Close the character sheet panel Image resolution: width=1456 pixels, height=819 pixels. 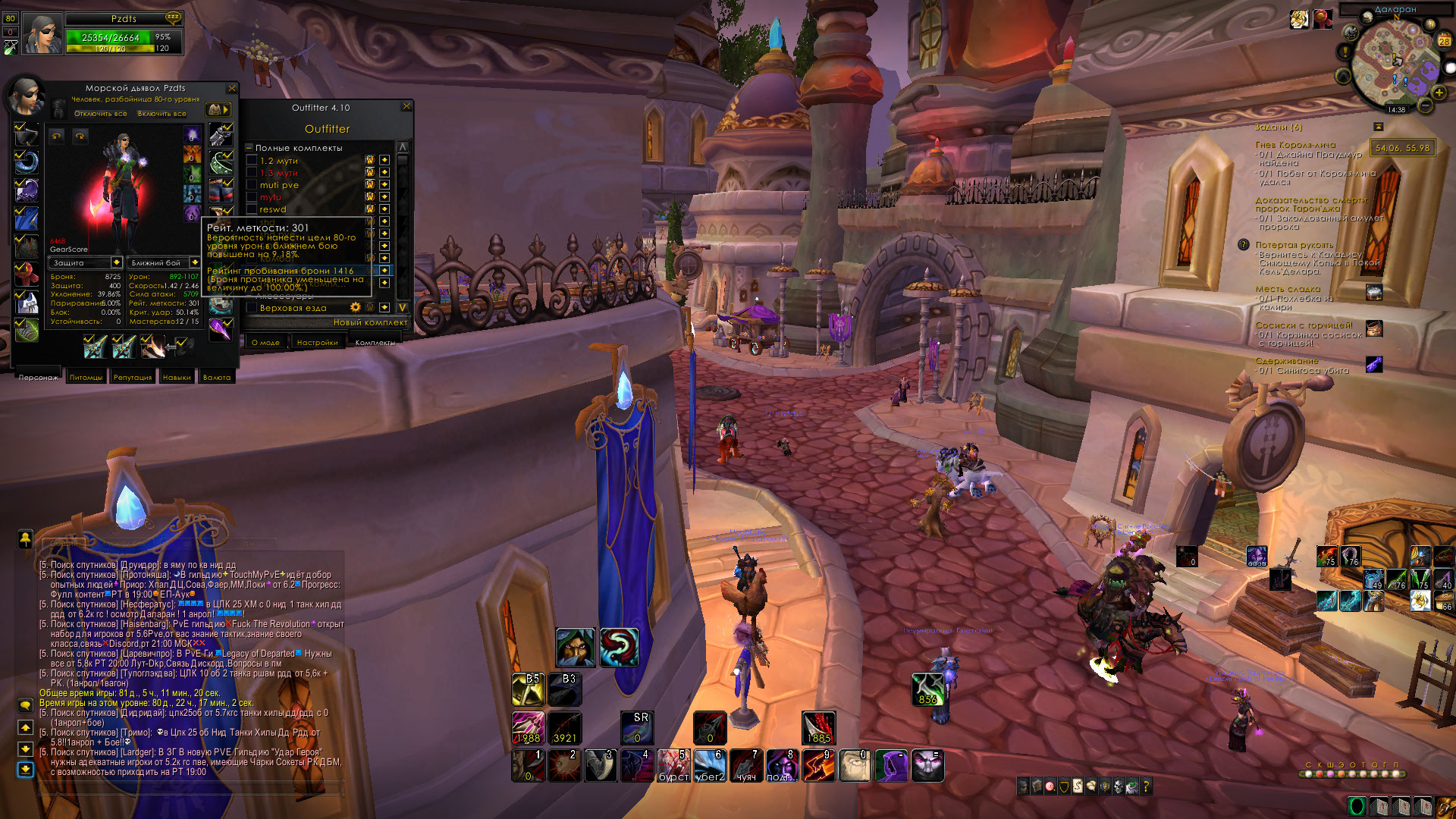232,89
